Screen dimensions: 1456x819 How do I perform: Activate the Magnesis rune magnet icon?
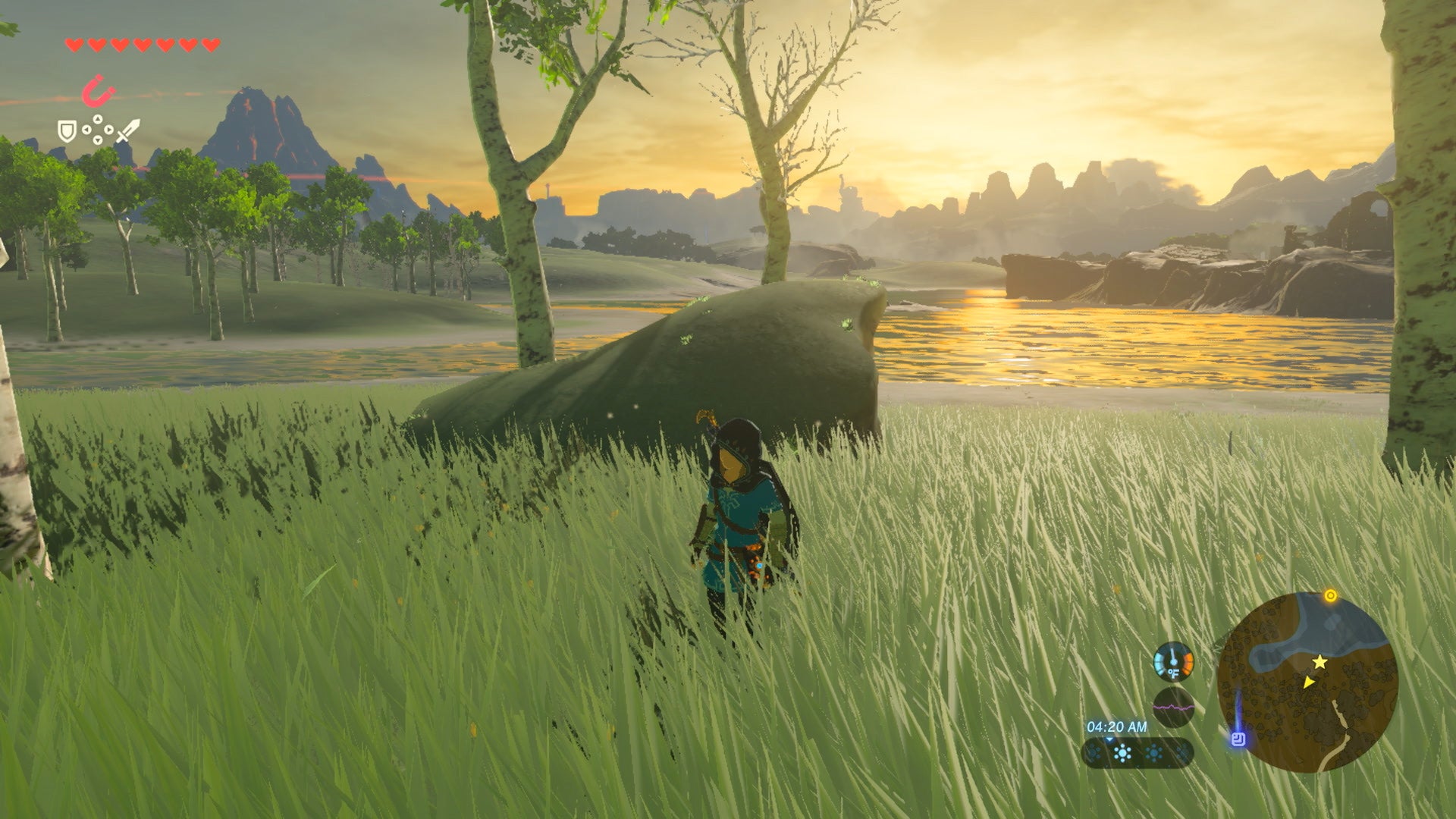tap(99, 93)
